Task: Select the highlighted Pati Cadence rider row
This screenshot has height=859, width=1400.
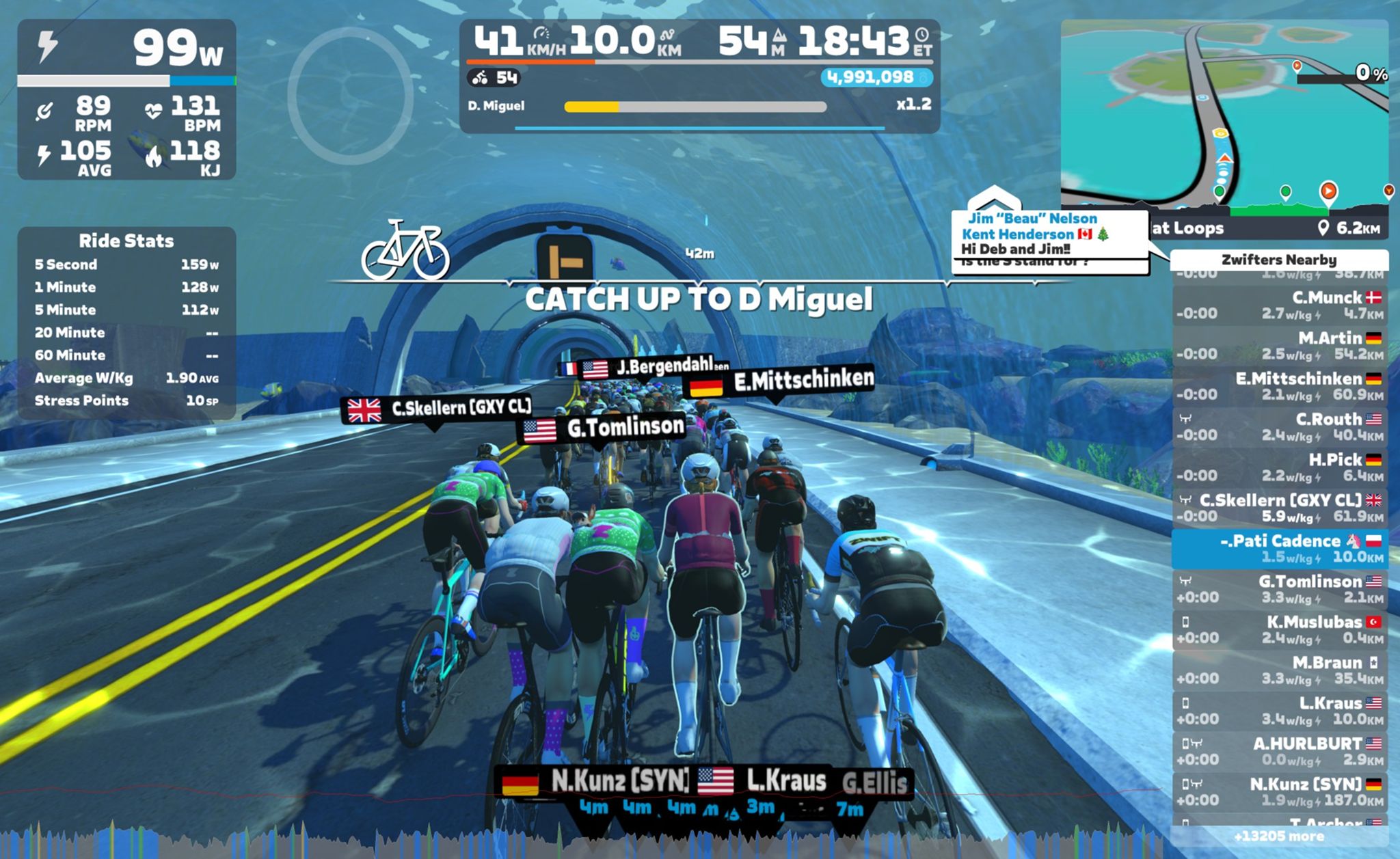Action: coord(1278,548)
